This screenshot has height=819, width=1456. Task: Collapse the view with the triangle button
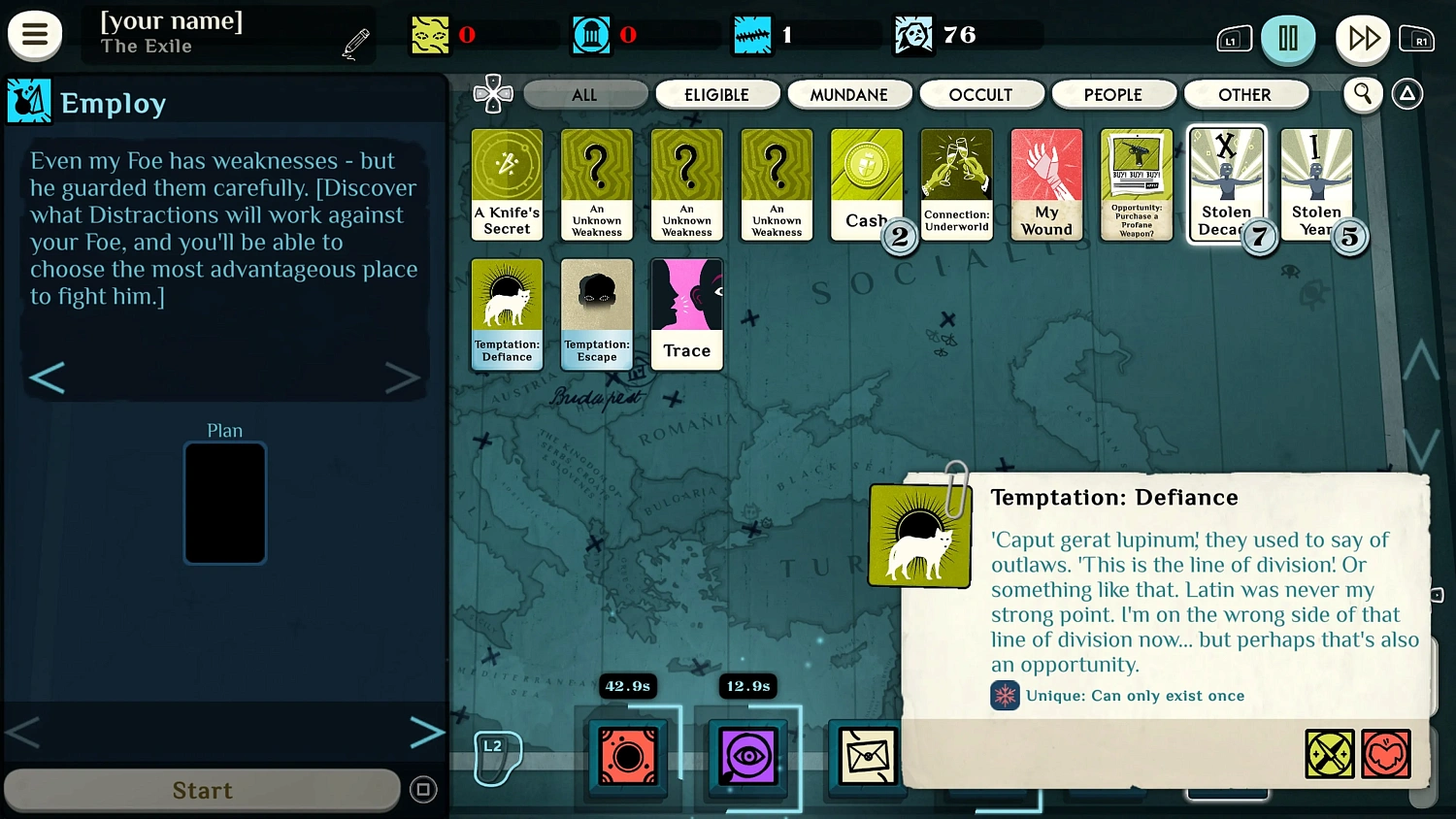coord(1406,94)
